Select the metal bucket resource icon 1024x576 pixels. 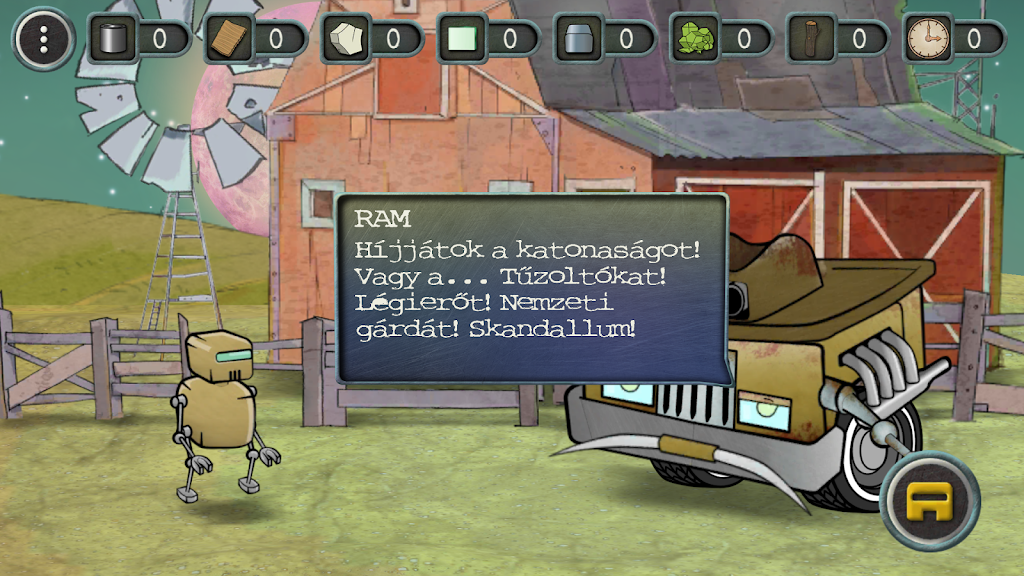580,40
